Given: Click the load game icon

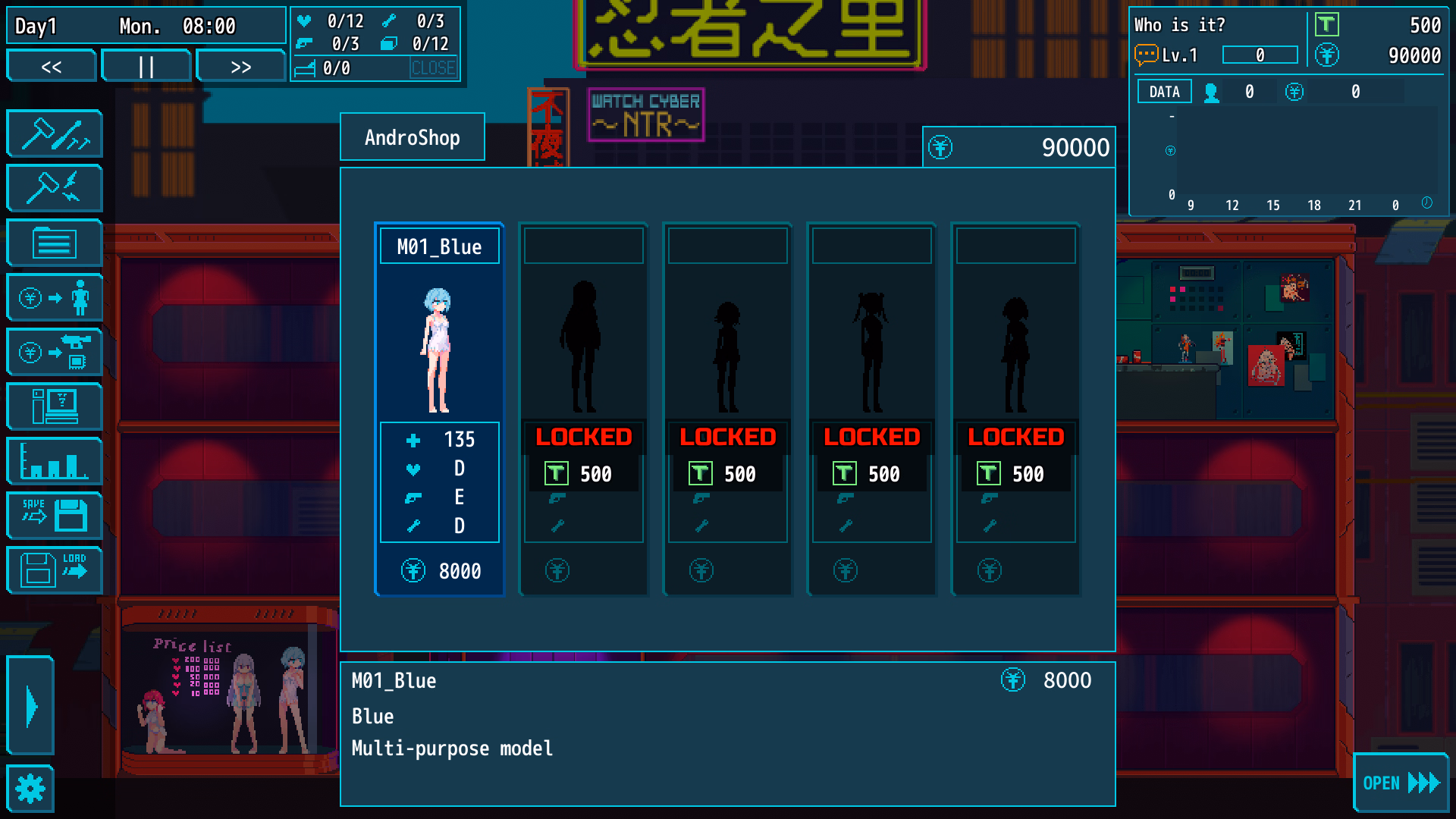Looking at the screenshot, I should coord(54,570).
